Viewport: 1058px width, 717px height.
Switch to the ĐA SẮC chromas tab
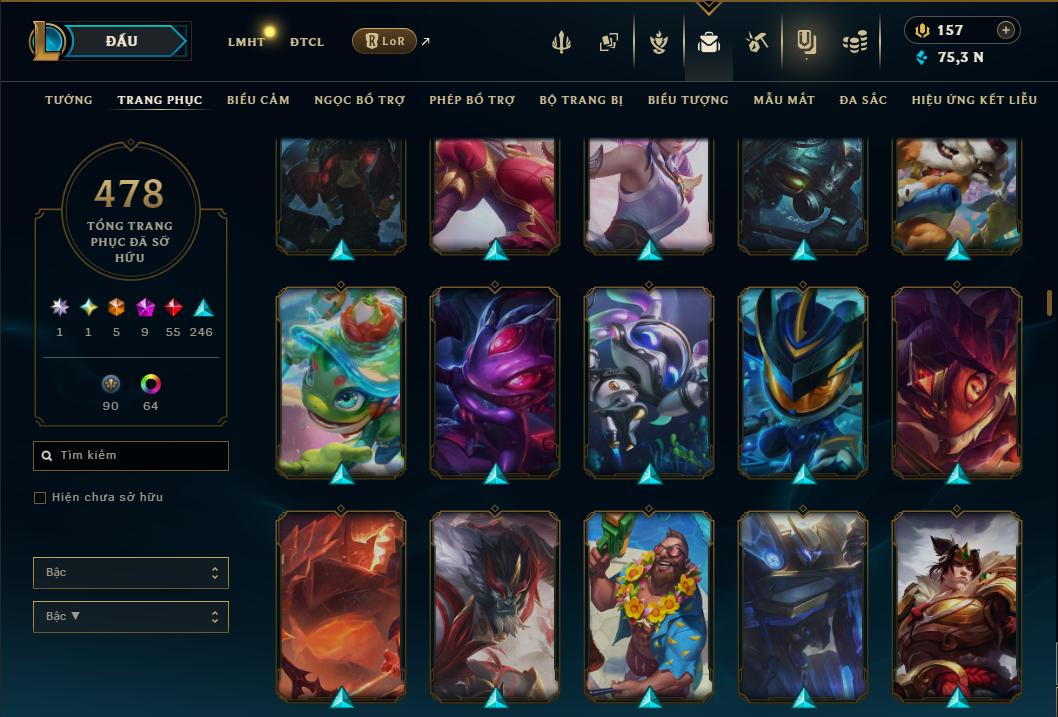863,100
